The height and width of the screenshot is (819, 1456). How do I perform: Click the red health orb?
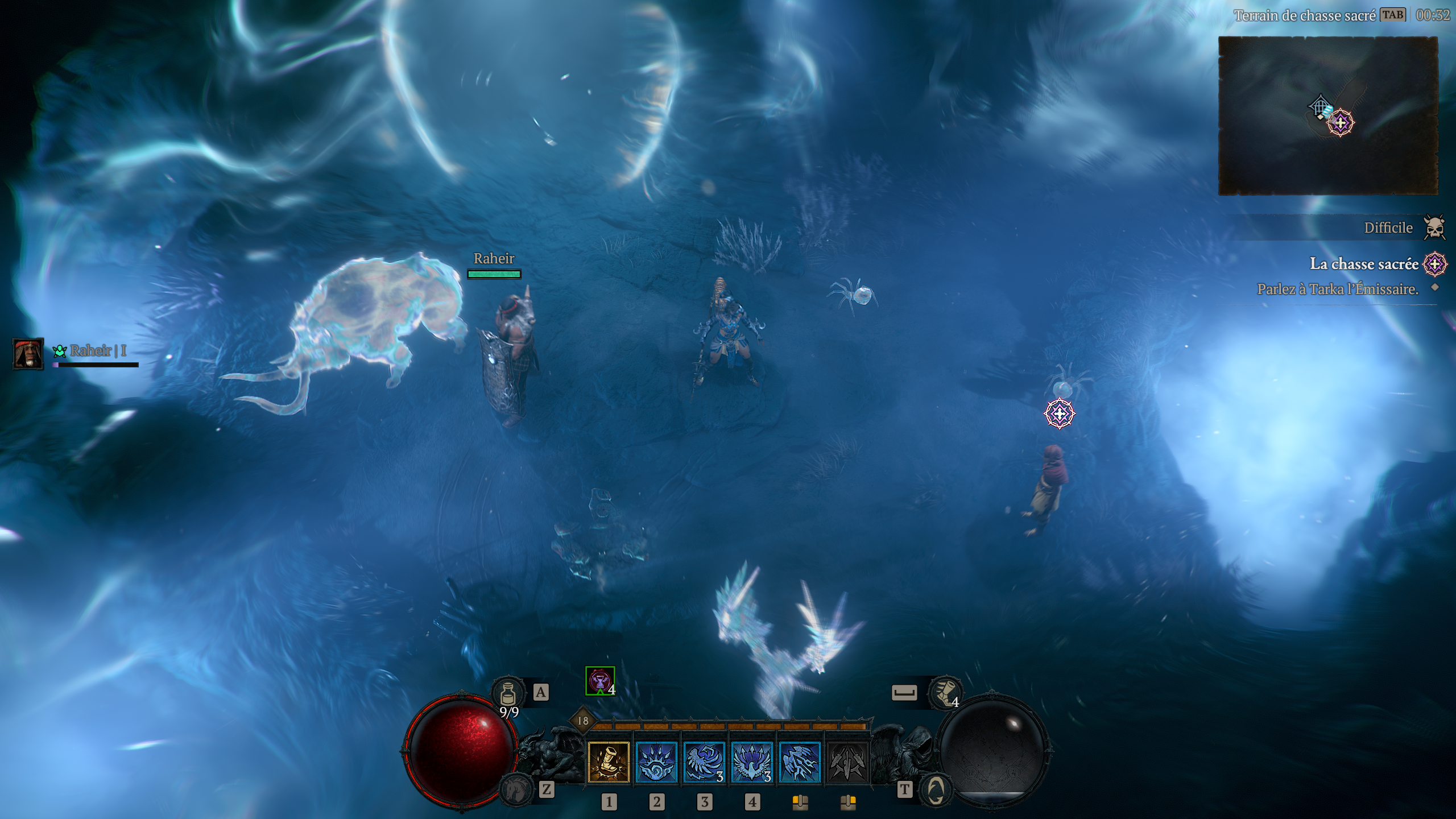click(461, 751)
